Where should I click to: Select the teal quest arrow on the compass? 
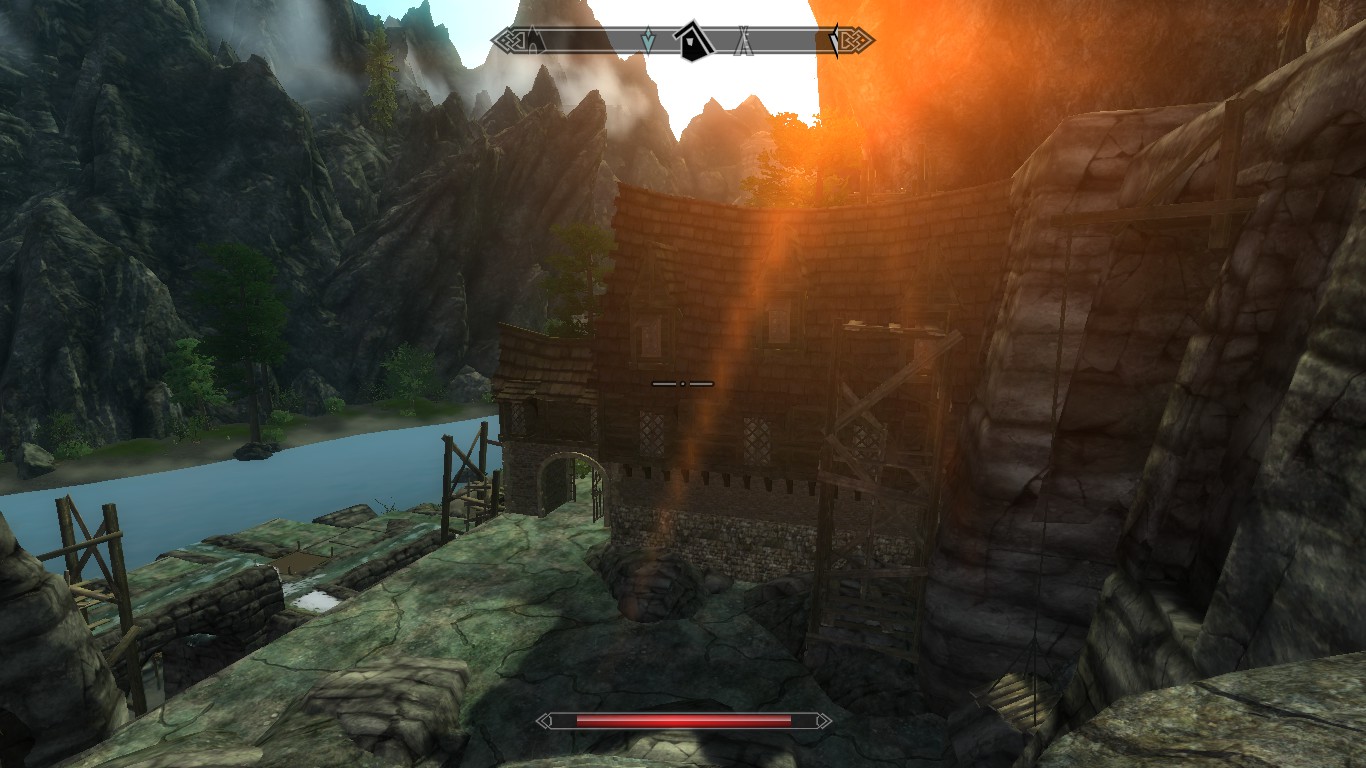click(648, 40)
